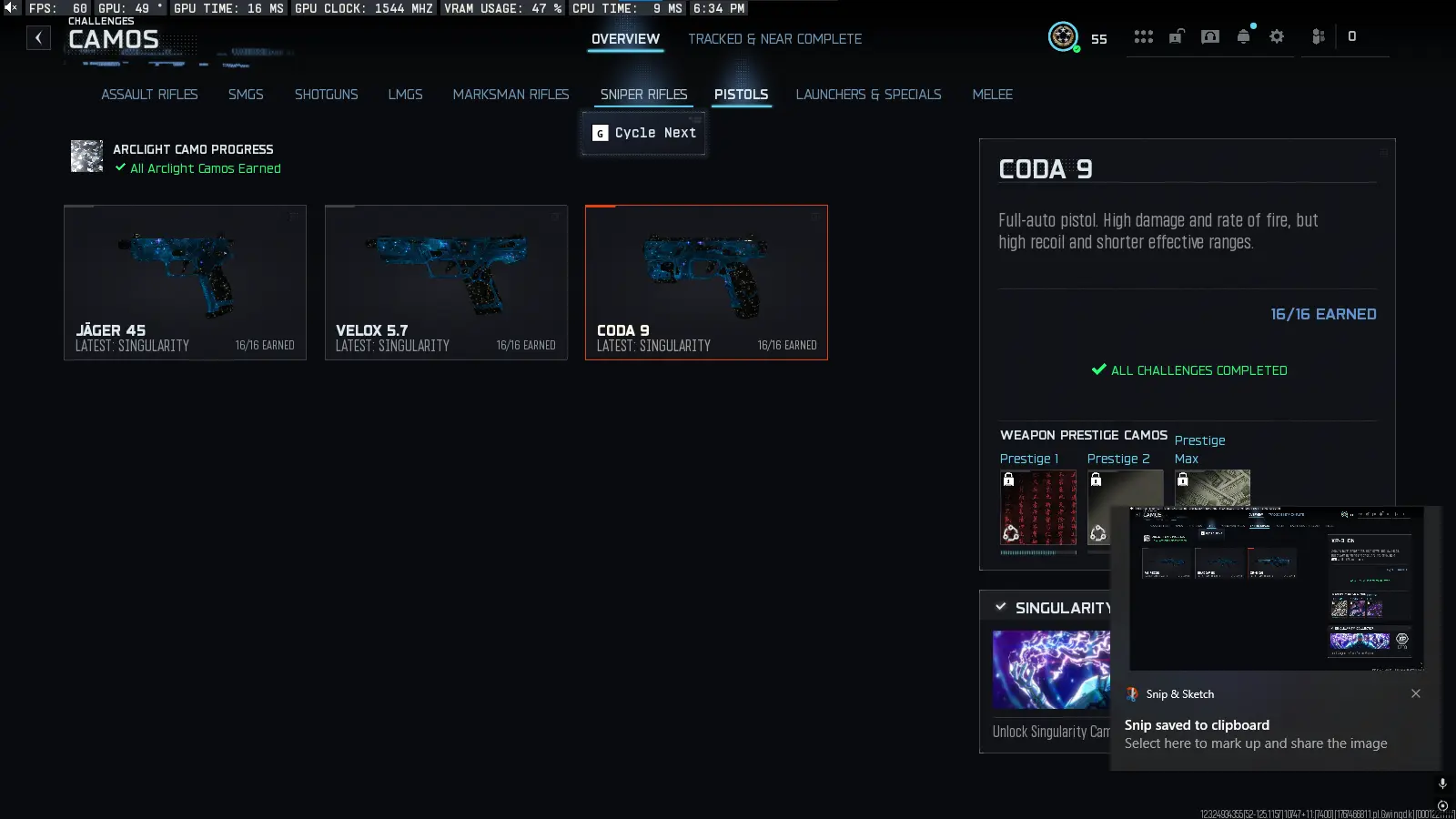Select the VELOX 5.7 weapon card
Image resolution: width=1456 pixels, height=819 pixels.
coord(446,282)
